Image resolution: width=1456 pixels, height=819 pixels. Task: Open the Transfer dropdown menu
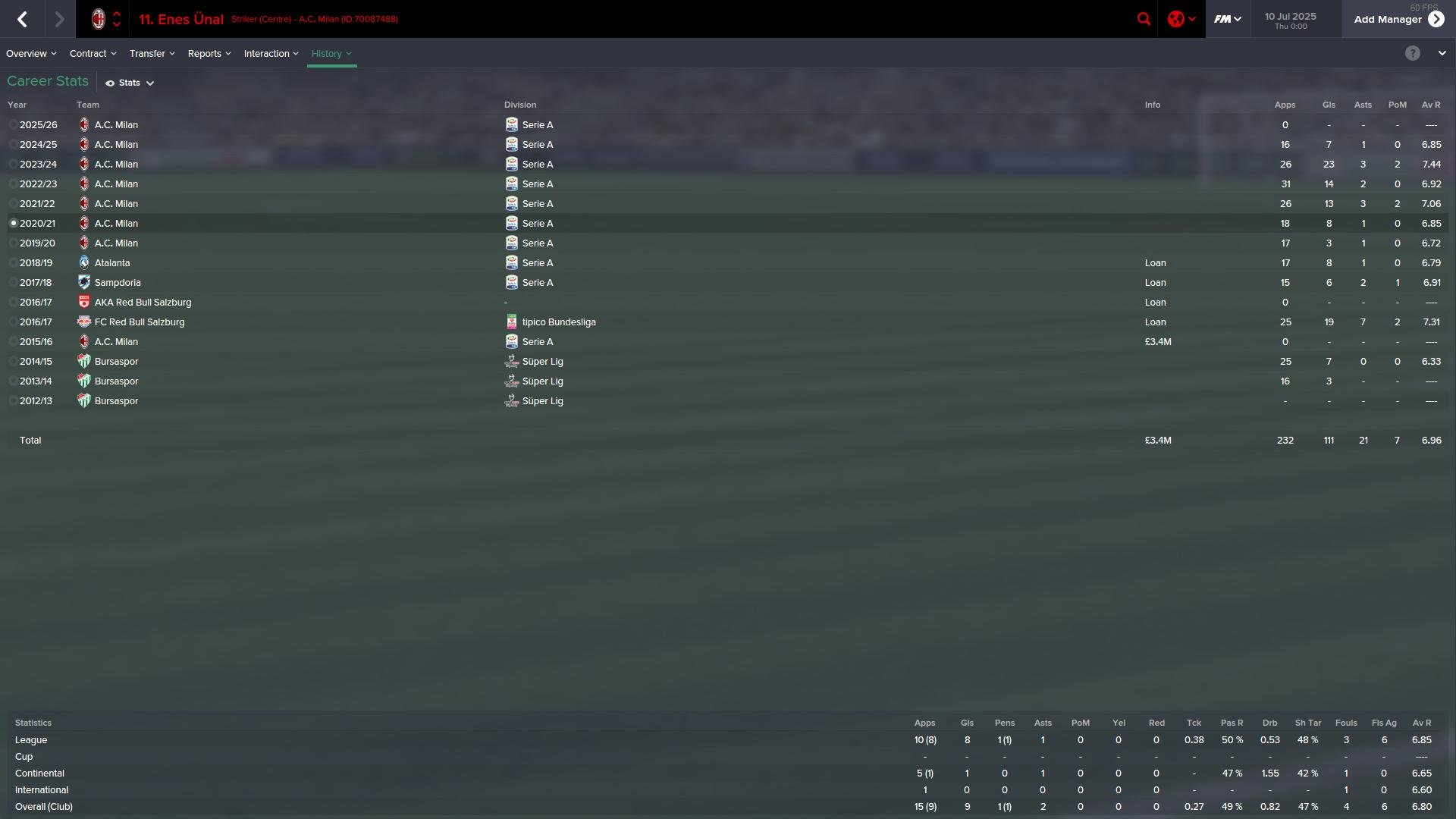152,54
